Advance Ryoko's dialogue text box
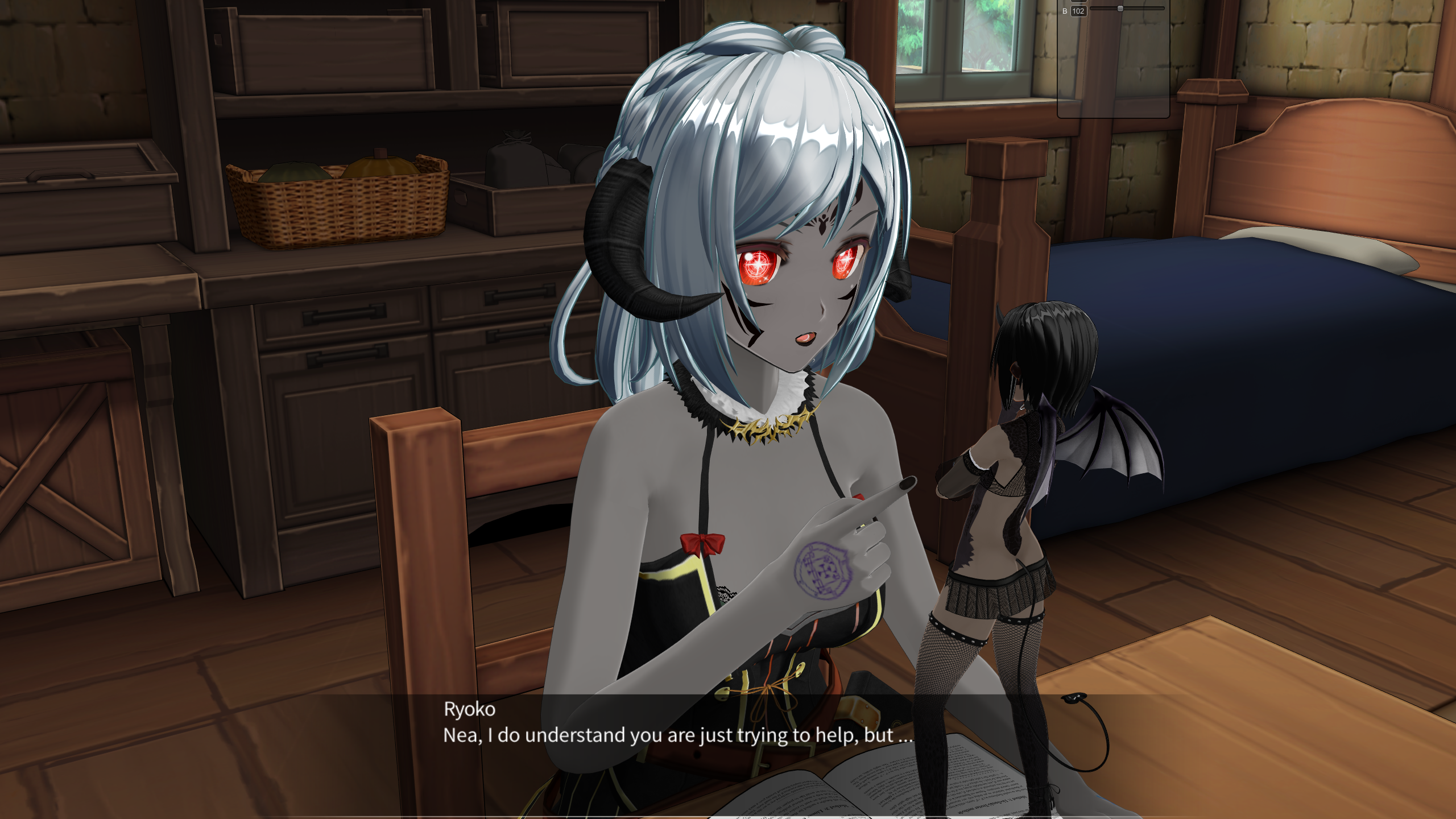 [x=678, y=734]
